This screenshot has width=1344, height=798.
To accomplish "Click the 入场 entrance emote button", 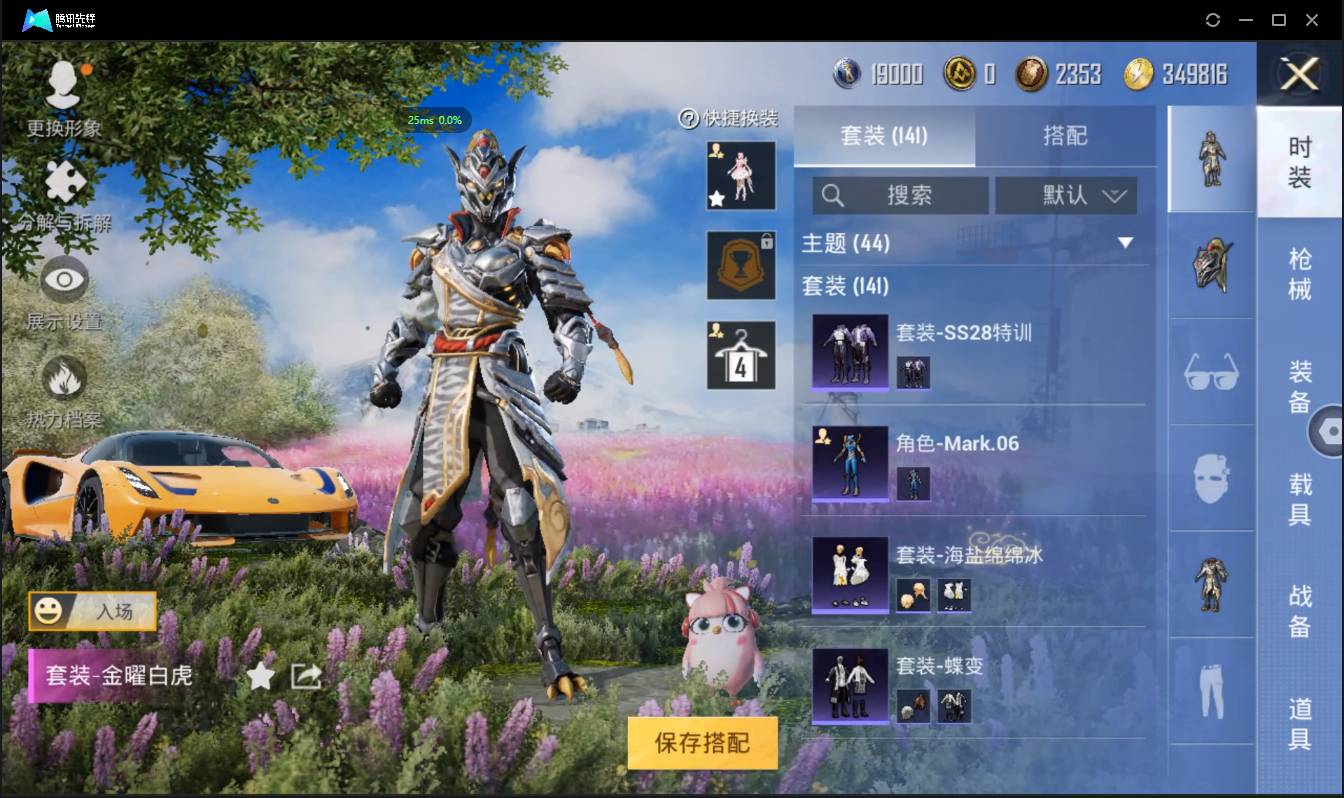I will point(92,612).
